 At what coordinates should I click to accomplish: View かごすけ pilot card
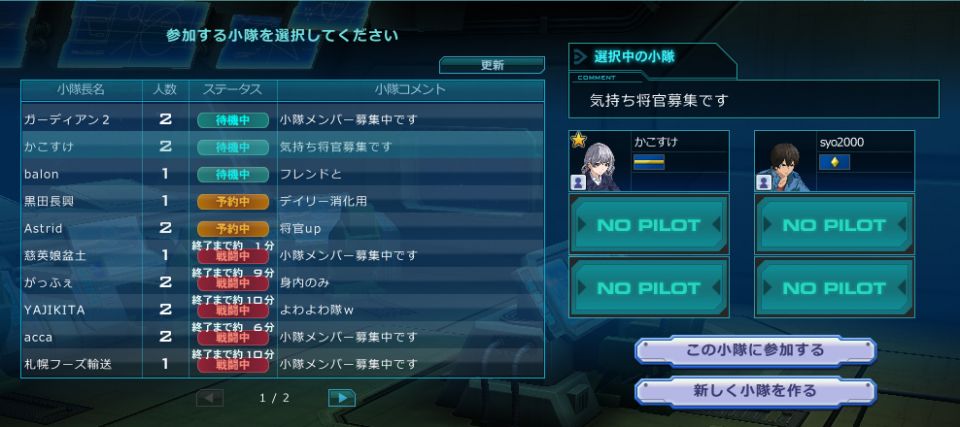click(x=649, y=160)
